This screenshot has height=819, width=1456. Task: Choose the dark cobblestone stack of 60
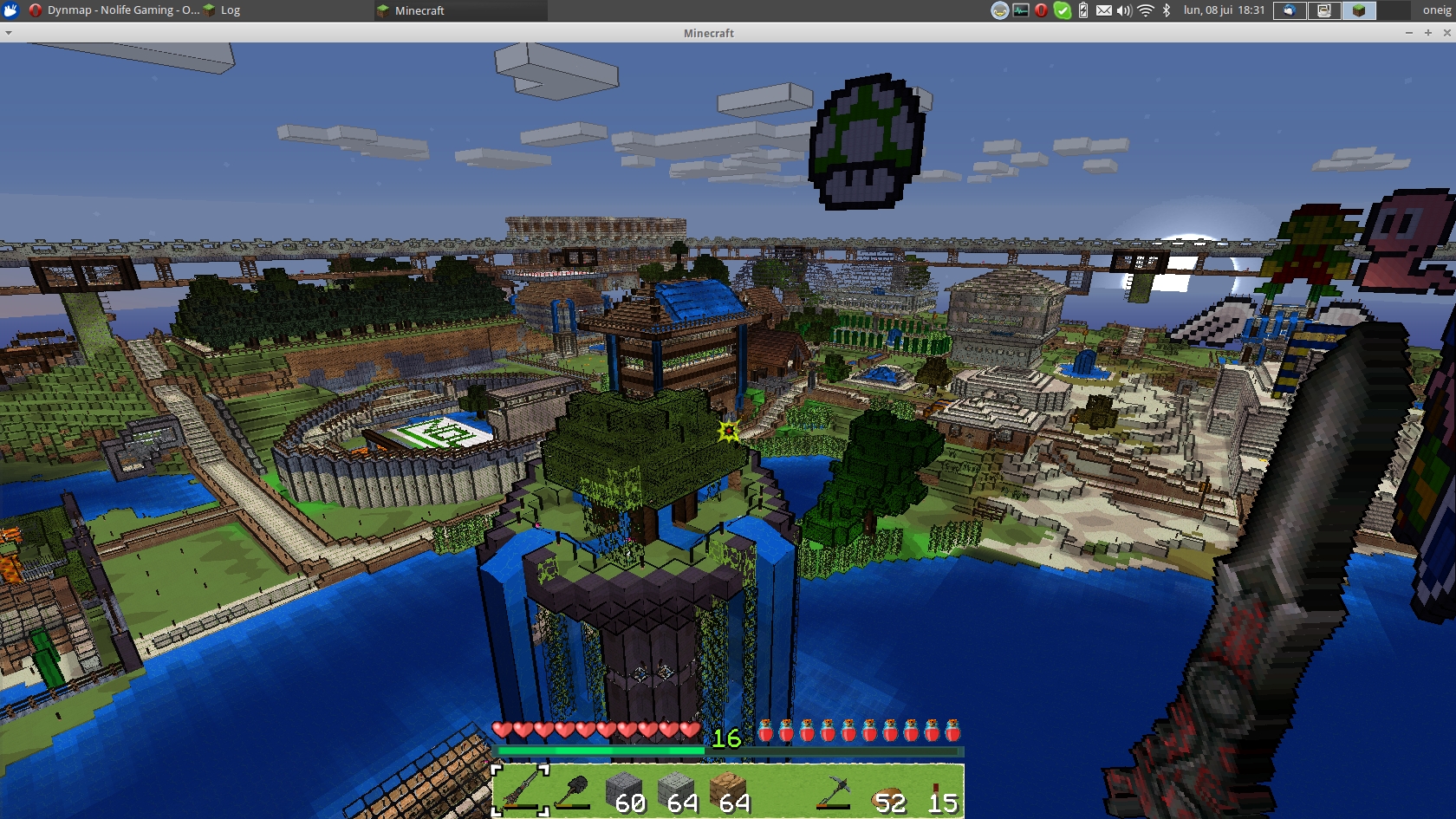click(624, 790)
